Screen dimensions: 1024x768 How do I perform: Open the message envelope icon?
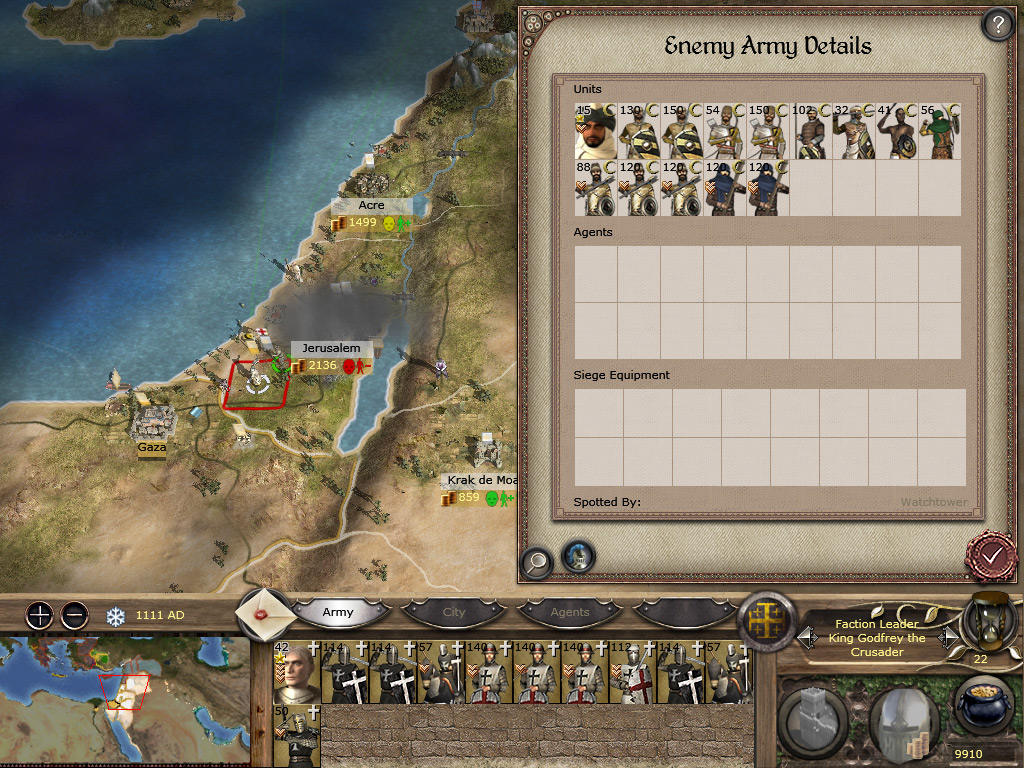(x=263, y=610)
